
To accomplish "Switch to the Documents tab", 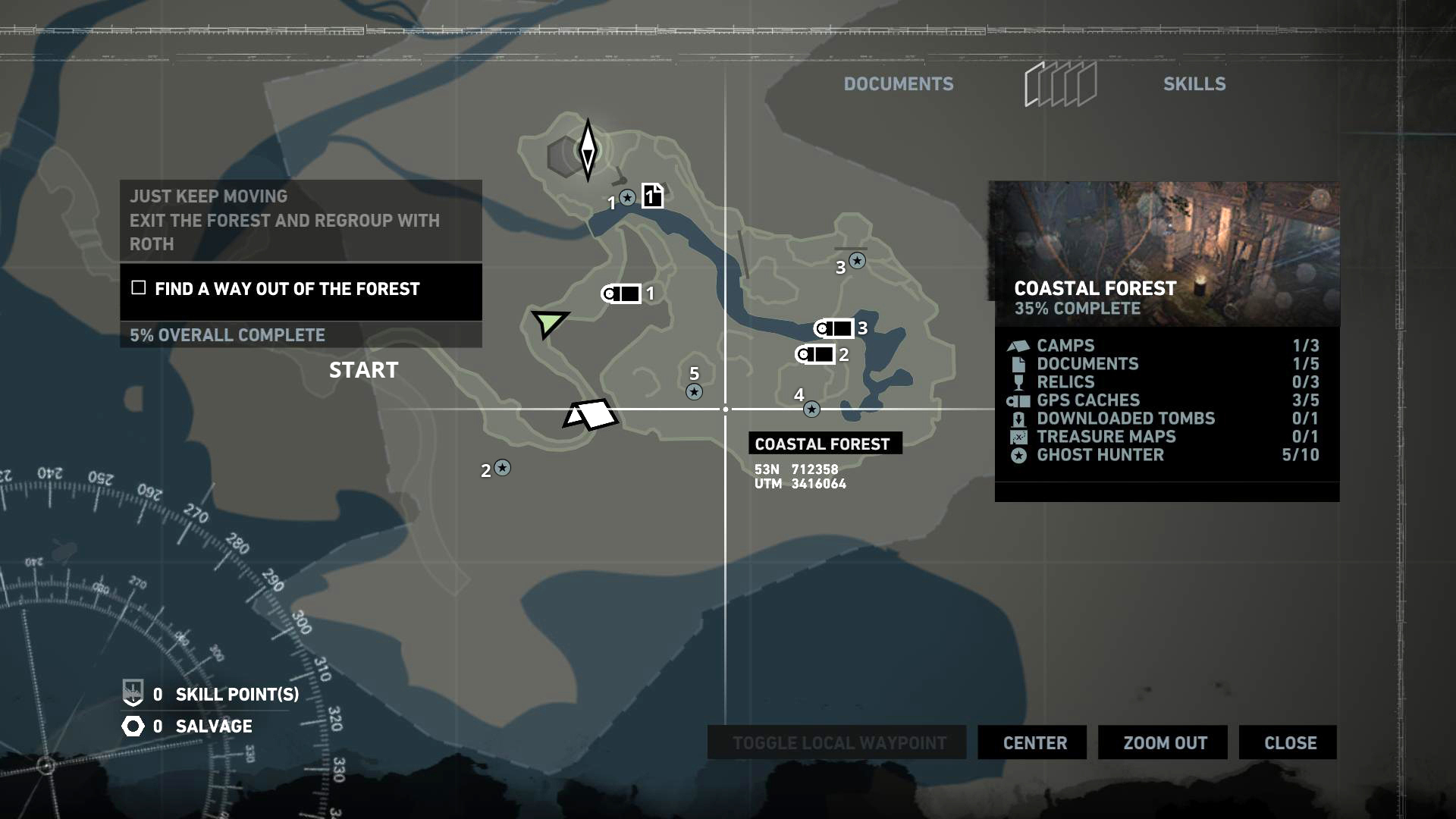I will coord(899,84).
